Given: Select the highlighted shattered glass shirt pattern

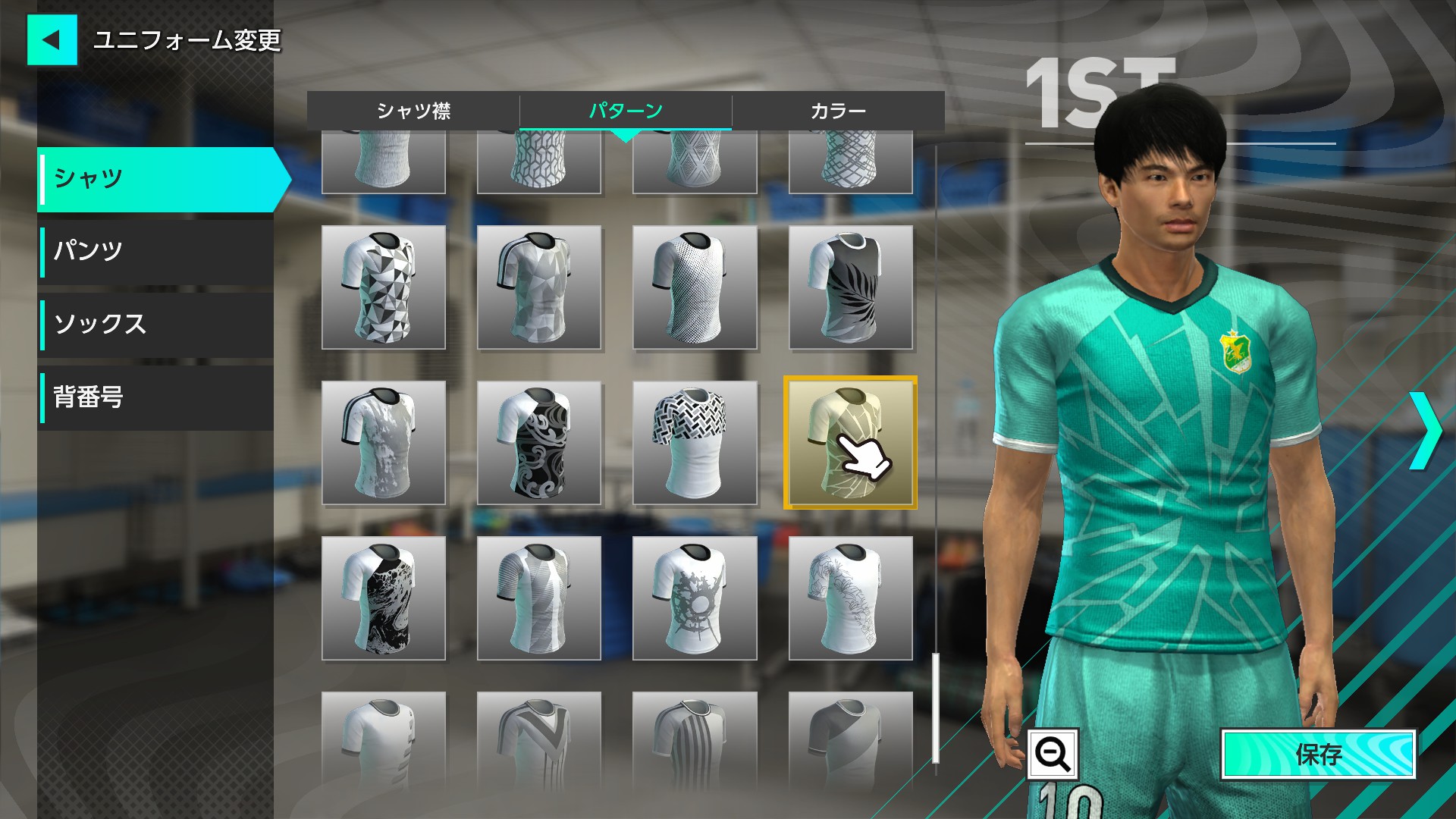Looking at the screenshot, I should [x=850, y=443].
